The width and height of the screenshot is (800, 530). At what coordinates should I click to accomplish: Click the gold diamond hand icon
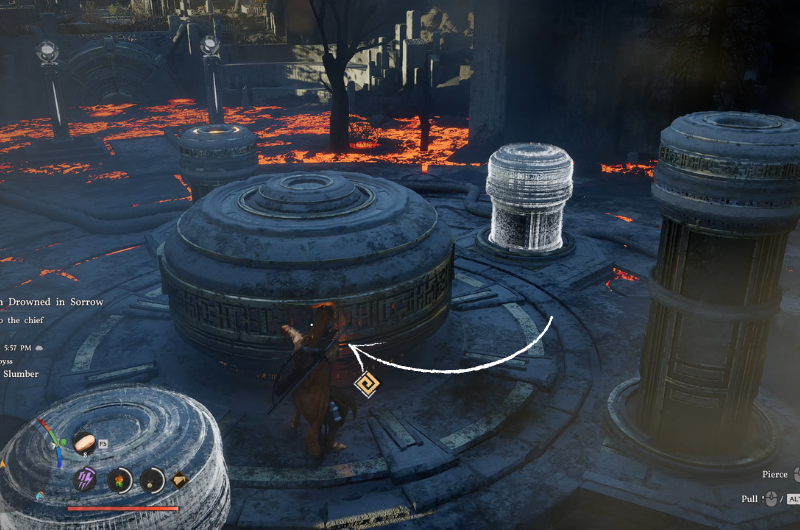[x=179, y=480]
